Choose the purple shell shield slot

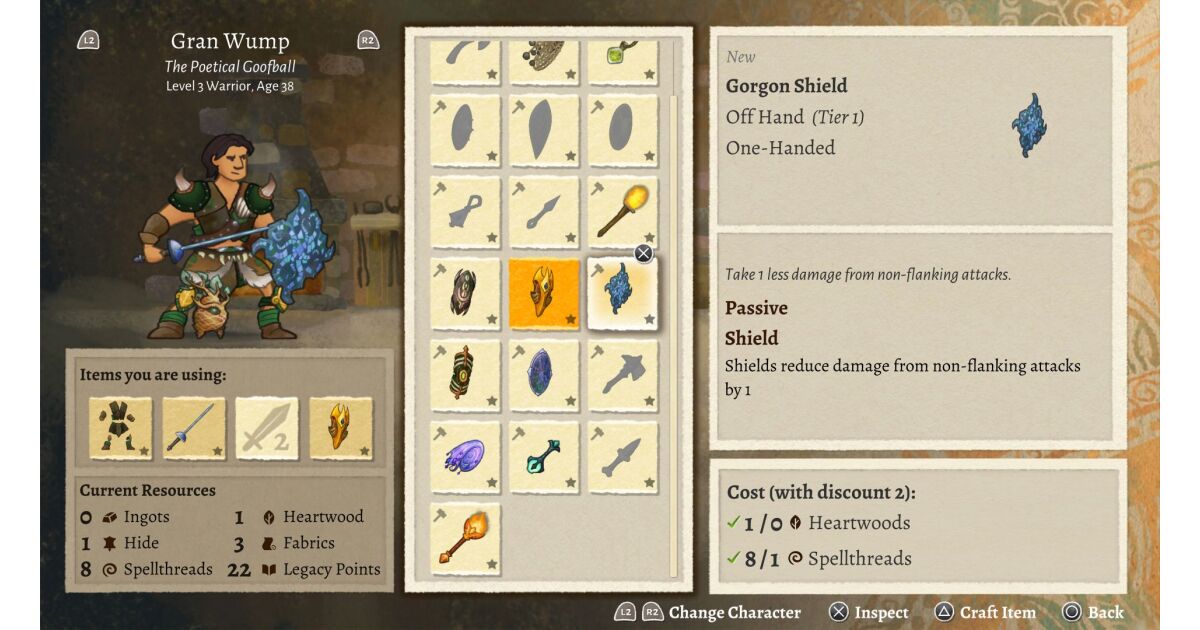(x=465, y=457)
